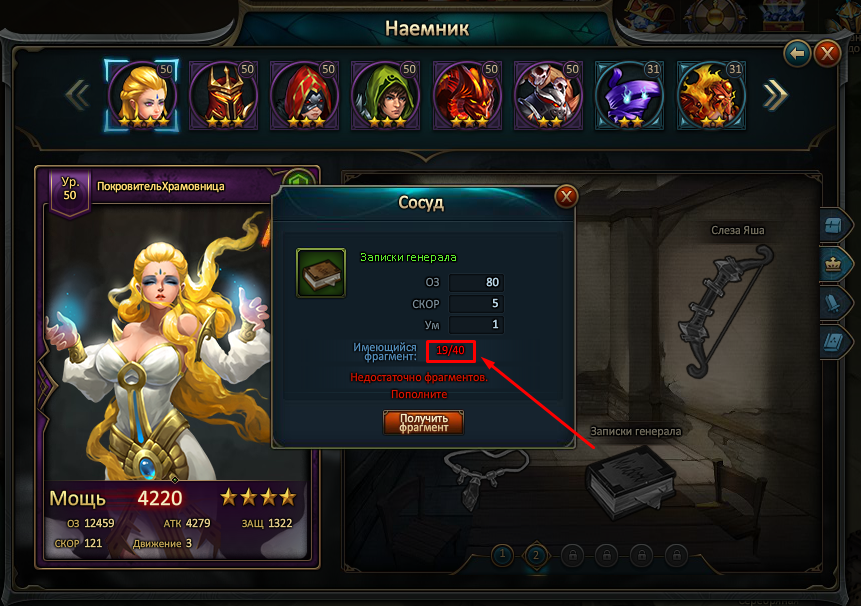Close the Наемник mercenary window
Image resolution: width=861 pixels, height=606 pixels.
[827, 53]
